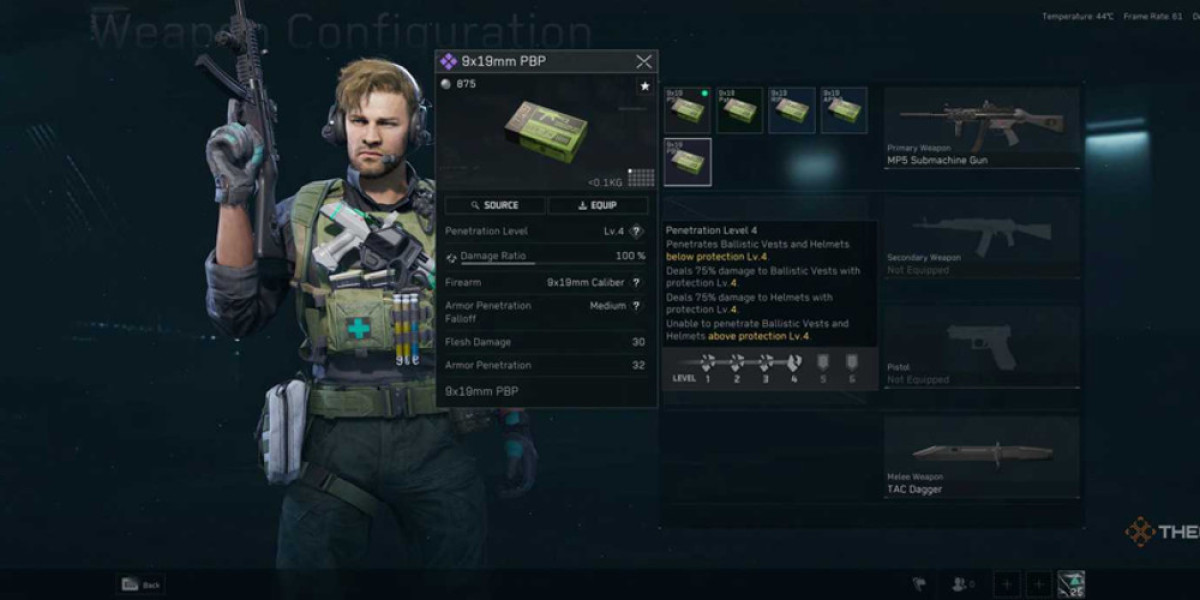
Task: Open the friends icon in bottom bar
Action: point(963,585)
